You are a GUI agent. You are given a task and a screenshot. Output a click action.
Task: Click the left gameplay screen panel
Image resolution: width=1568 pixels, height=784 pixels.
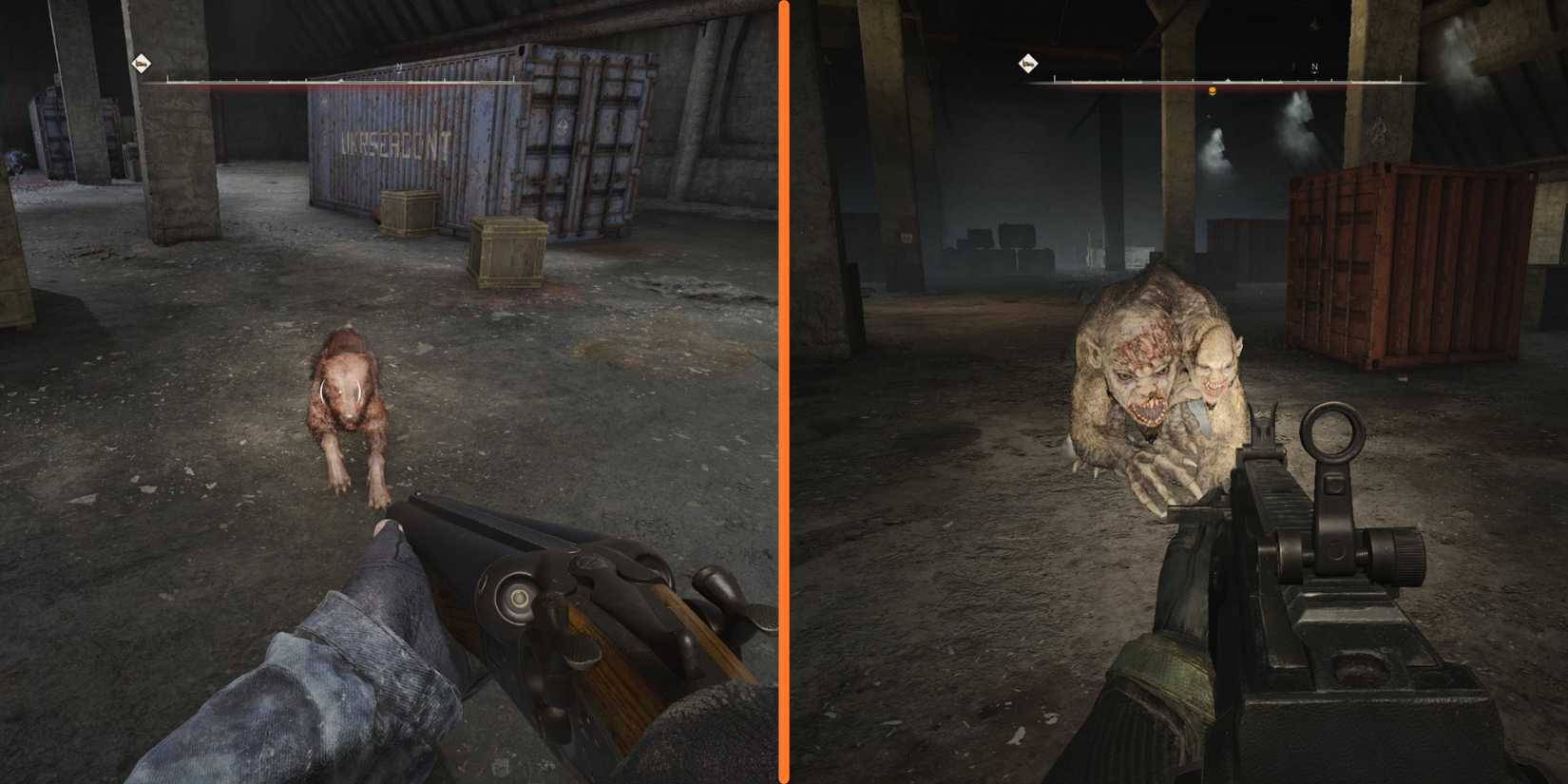tap(390, 390)
